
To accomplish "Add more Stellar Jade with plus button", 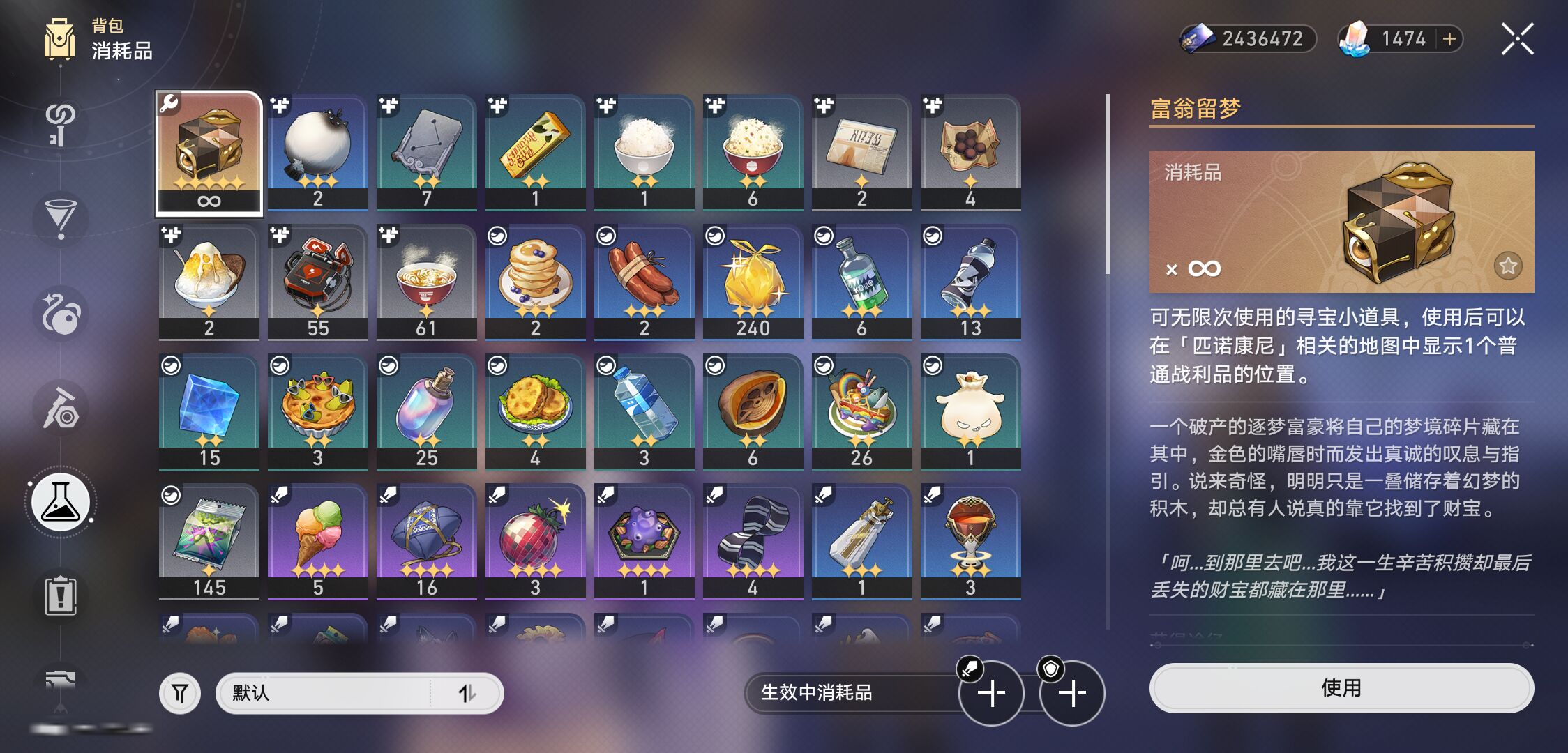I will coord(1449,39).
